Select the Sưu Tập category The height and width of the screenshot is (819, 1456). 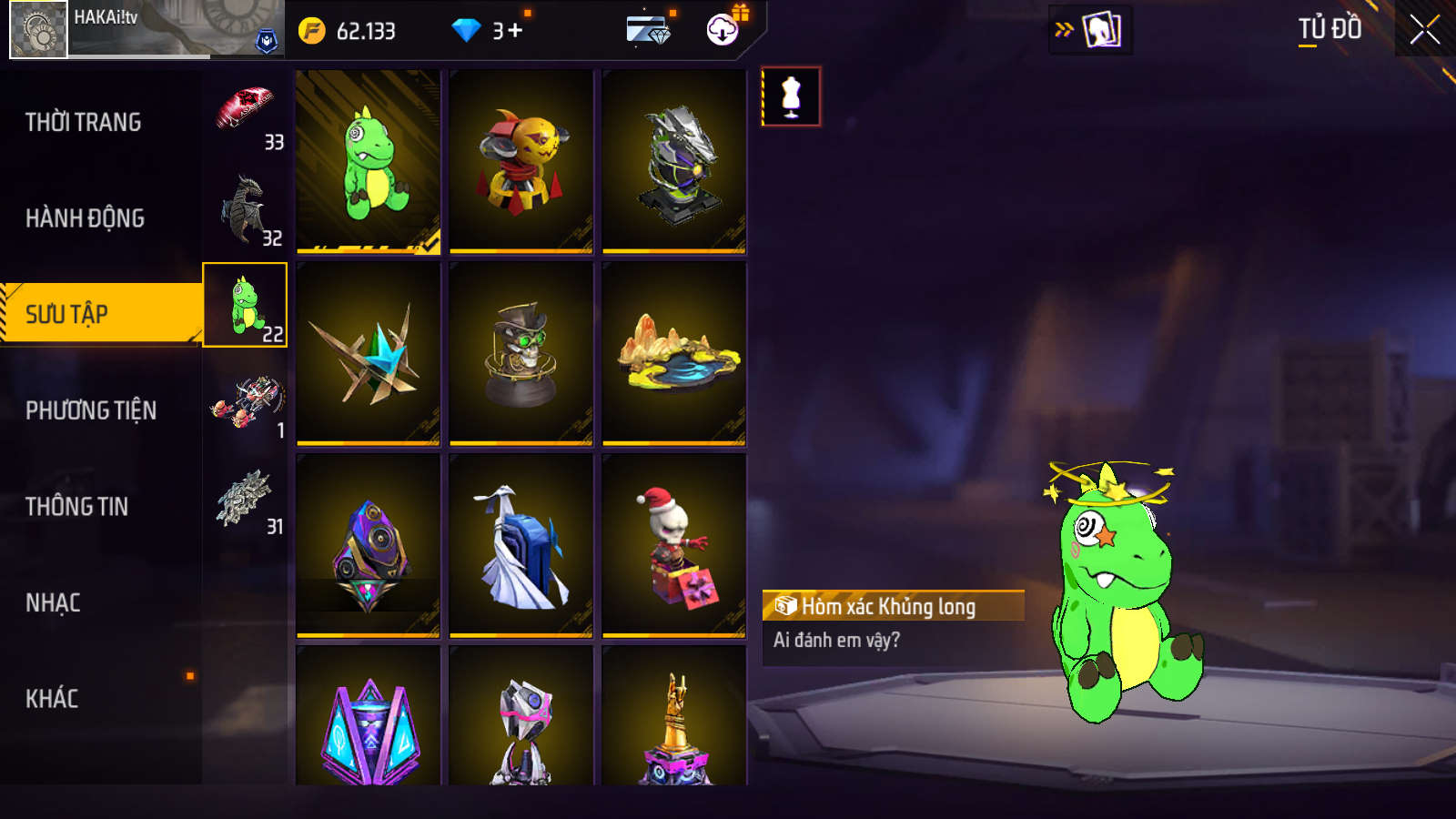coord(67,314)
